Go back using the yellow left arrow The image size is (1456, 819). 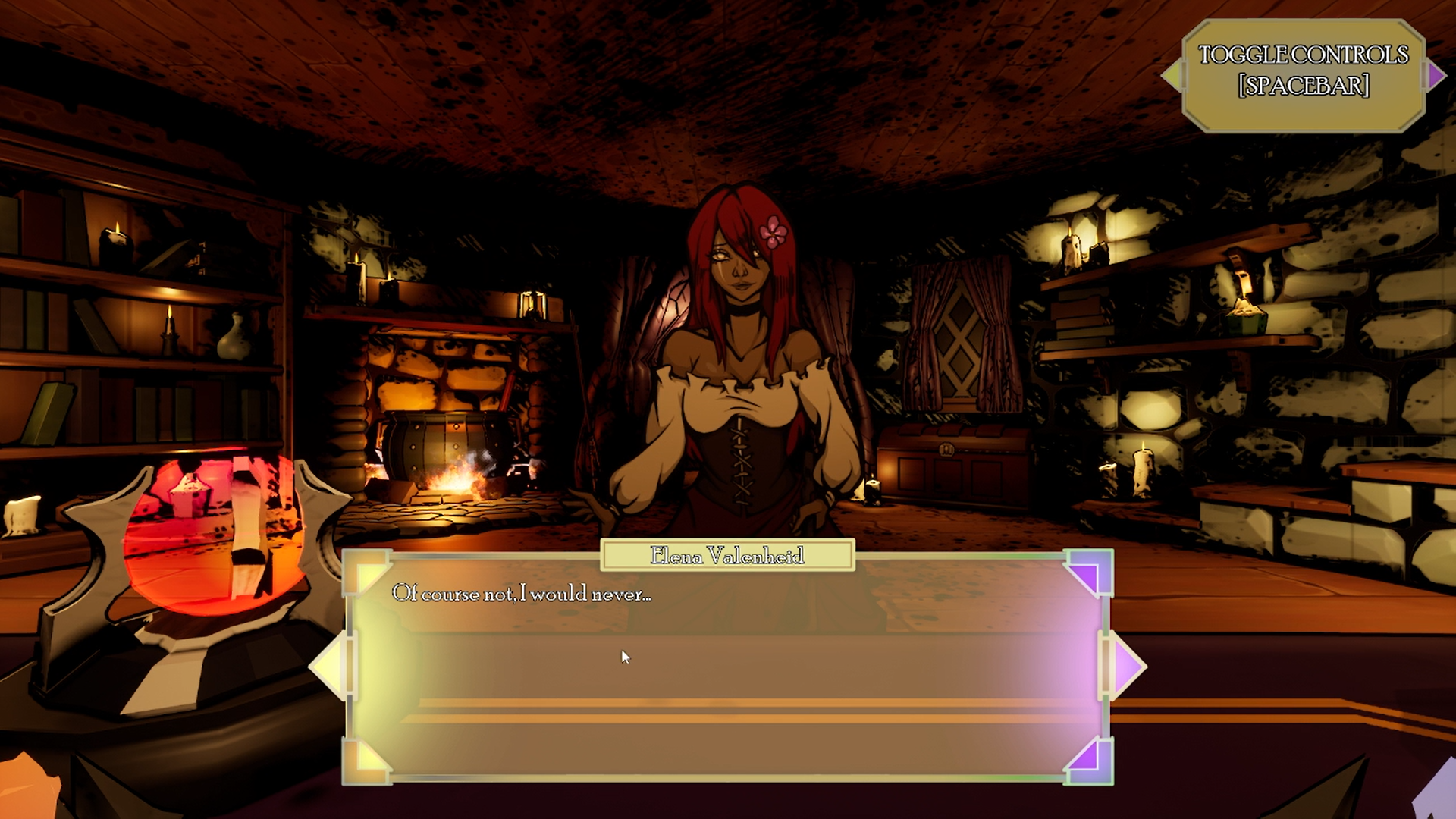click(x=327, y=667)
